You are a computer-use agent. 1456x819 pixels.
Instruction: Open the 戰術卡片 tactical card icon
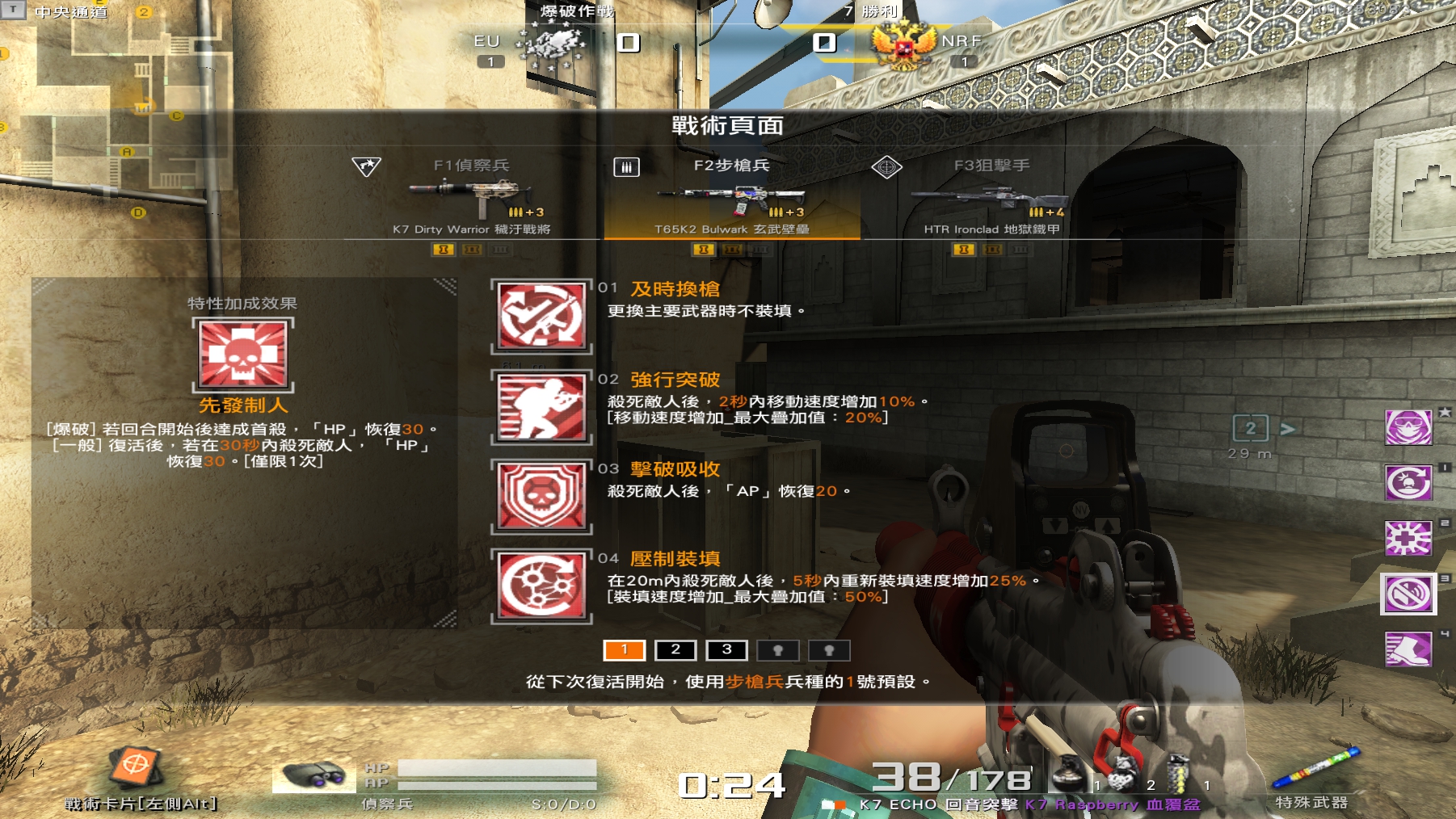[x=136, y=767]
